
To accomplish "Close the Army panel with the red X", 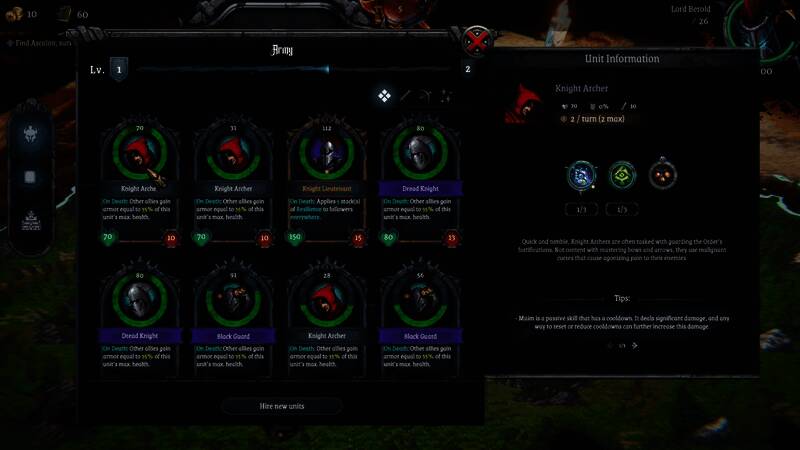I will click(x=478, y=43).
